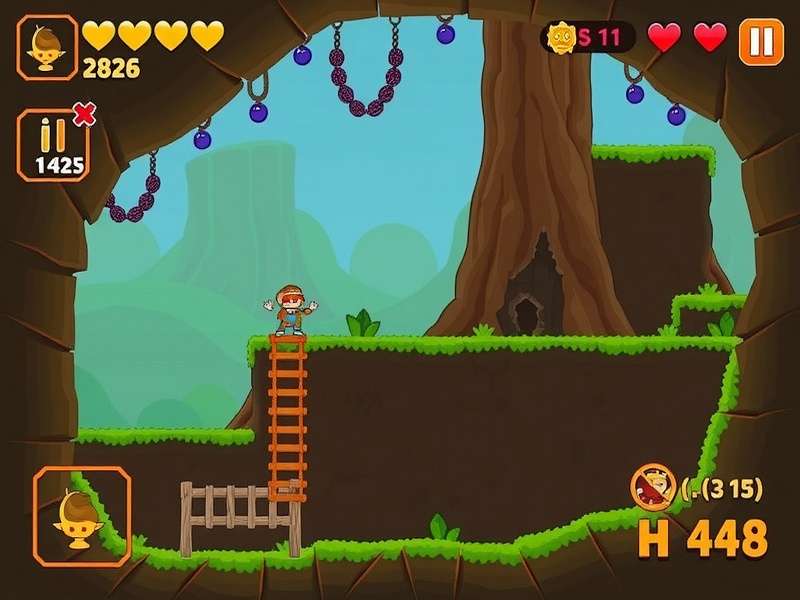Pause the game with the orange button
Viewport: 800px width, 600px height.
(x=761, y=41)
